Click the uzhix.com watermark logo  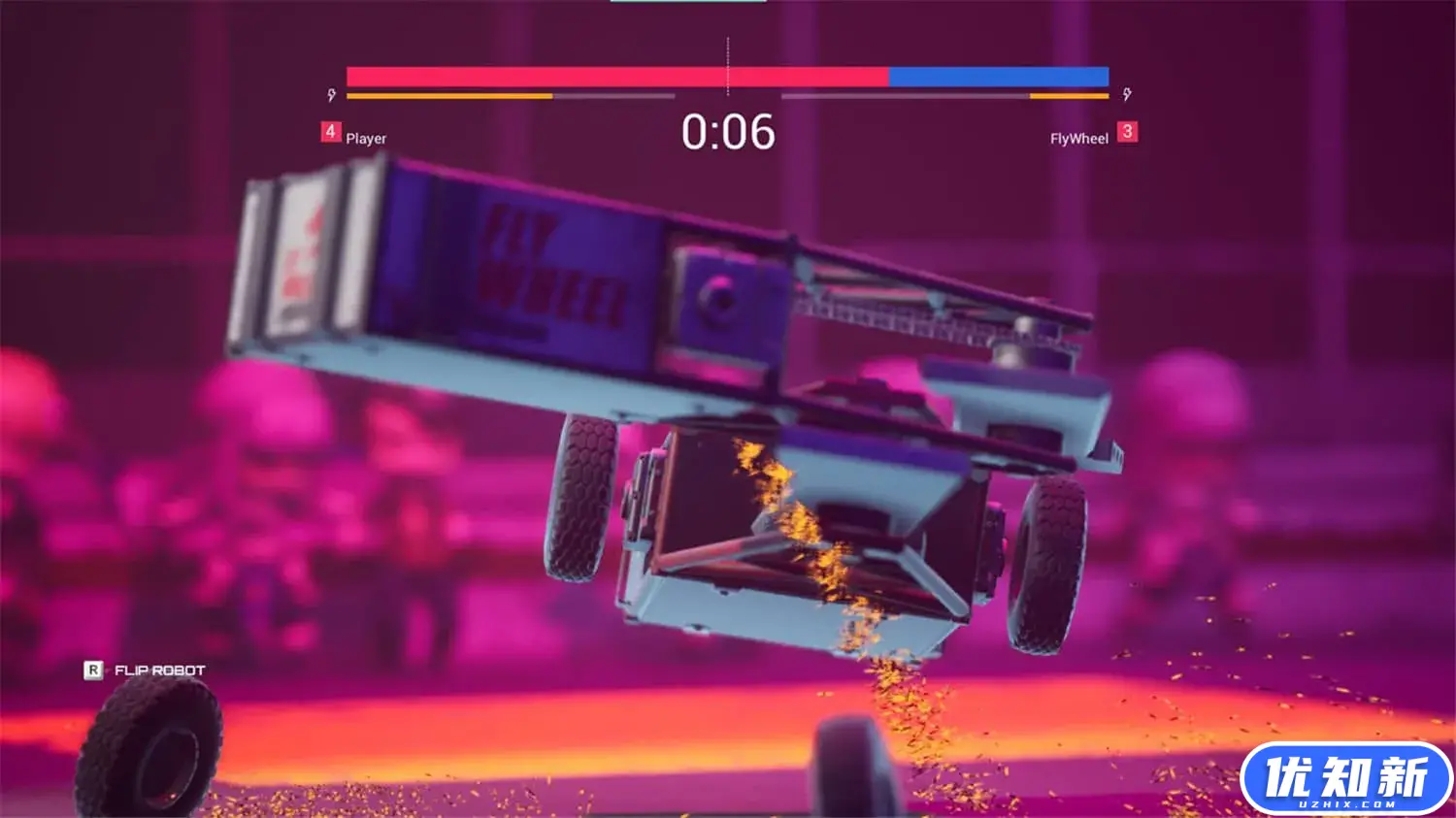[x=1345, y=778]
